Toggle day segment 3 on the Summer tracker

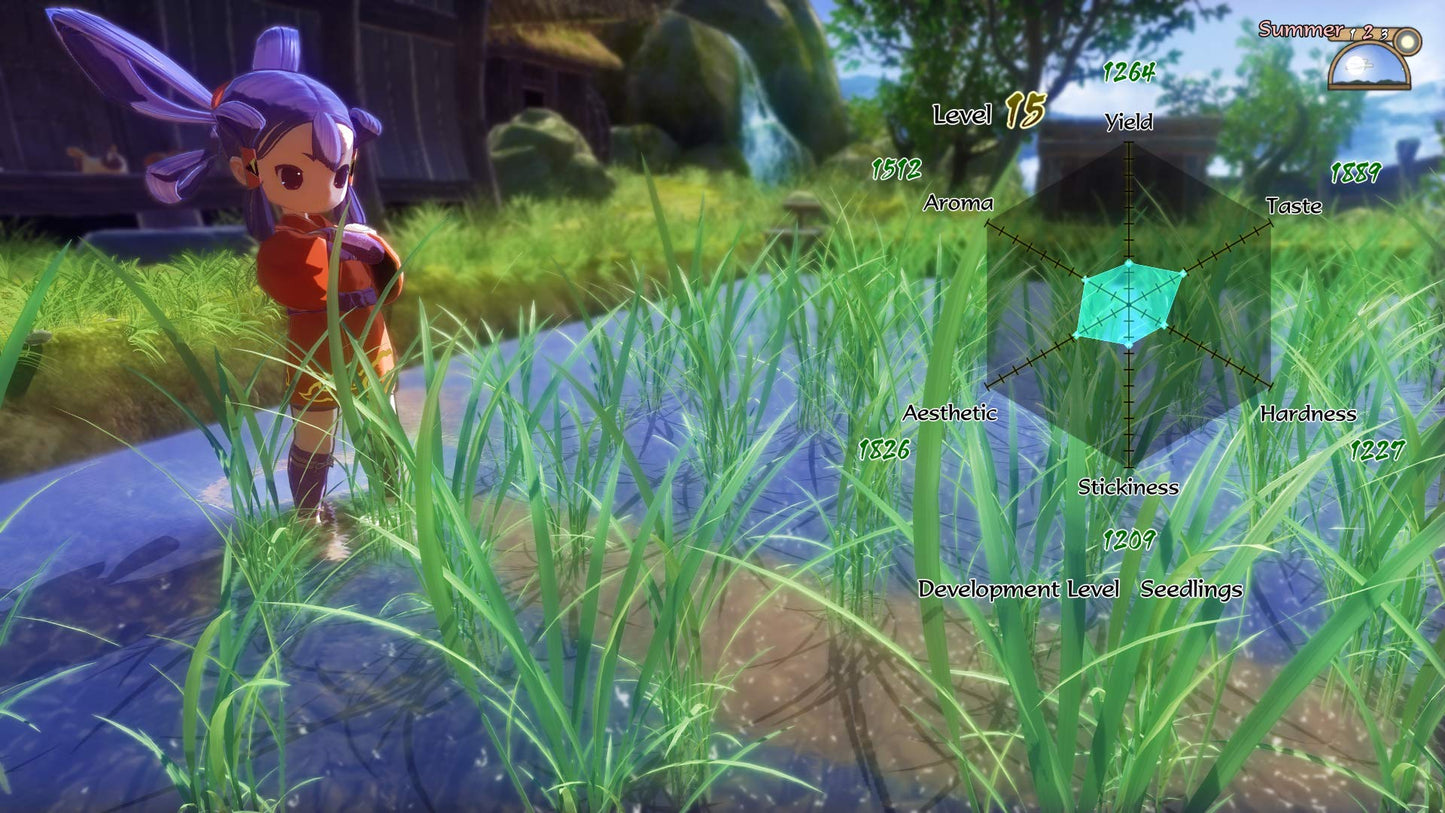1384,34
